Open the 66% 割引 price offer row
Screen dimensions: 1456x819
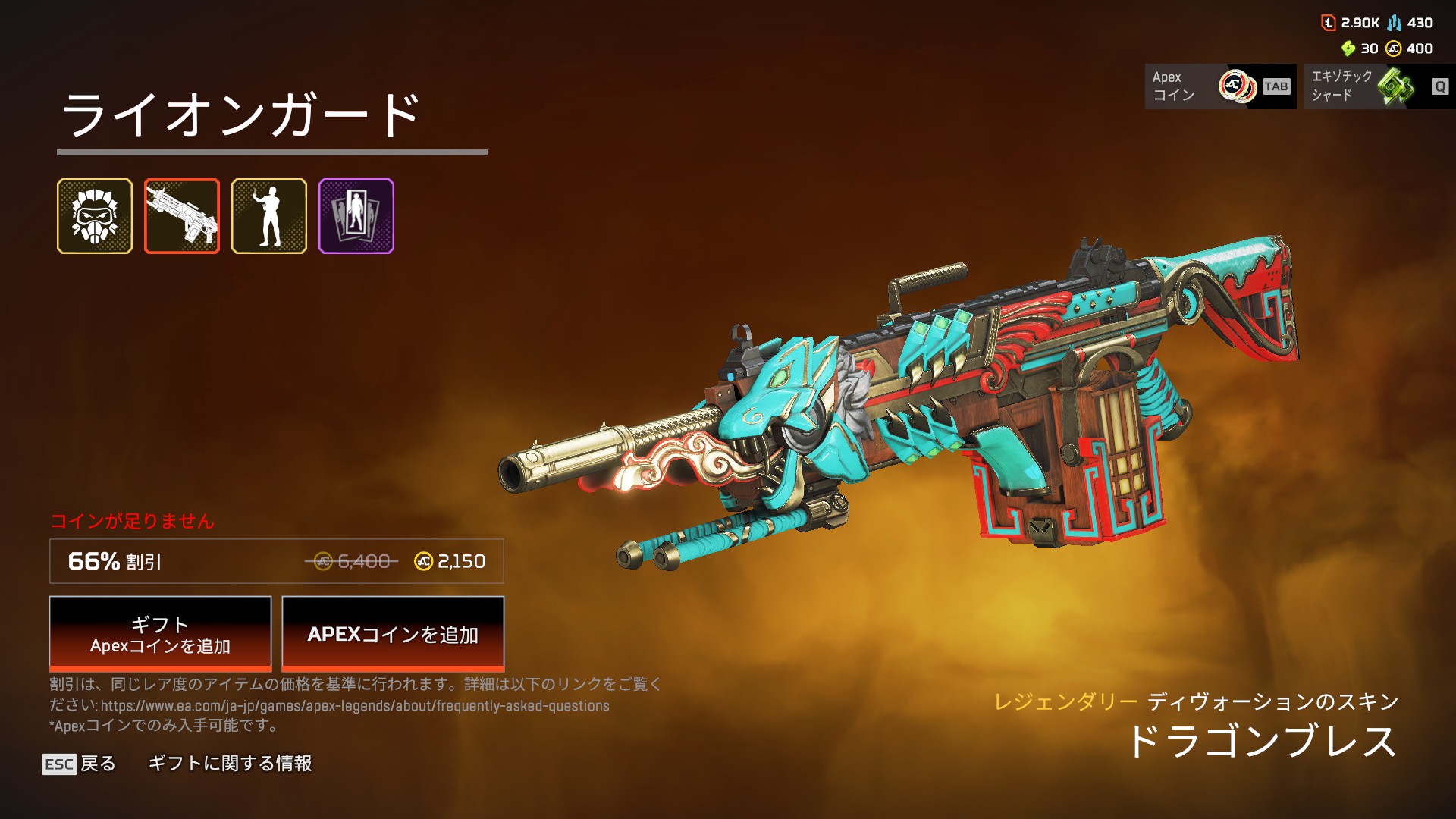click(277, 561)
